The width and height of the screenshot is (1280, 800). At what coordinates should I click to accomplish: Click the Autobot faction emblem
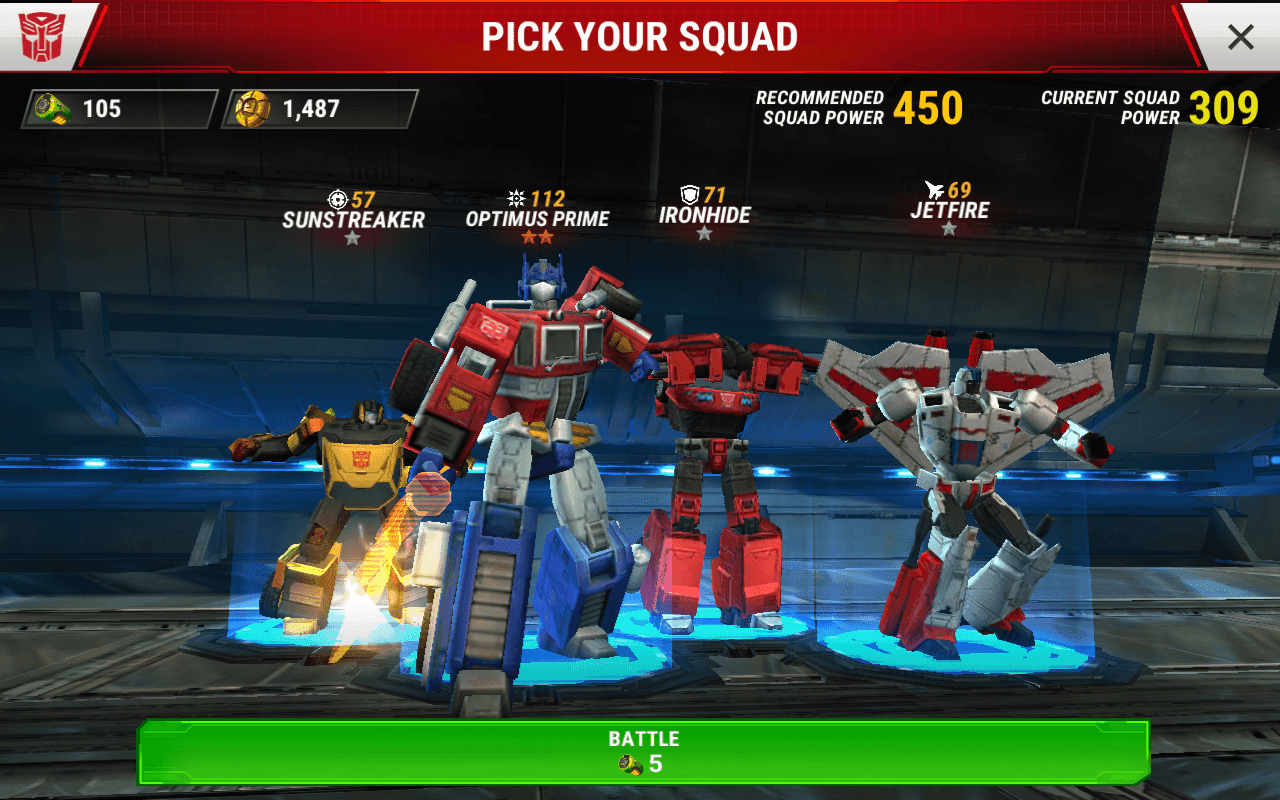coord(40,36)
